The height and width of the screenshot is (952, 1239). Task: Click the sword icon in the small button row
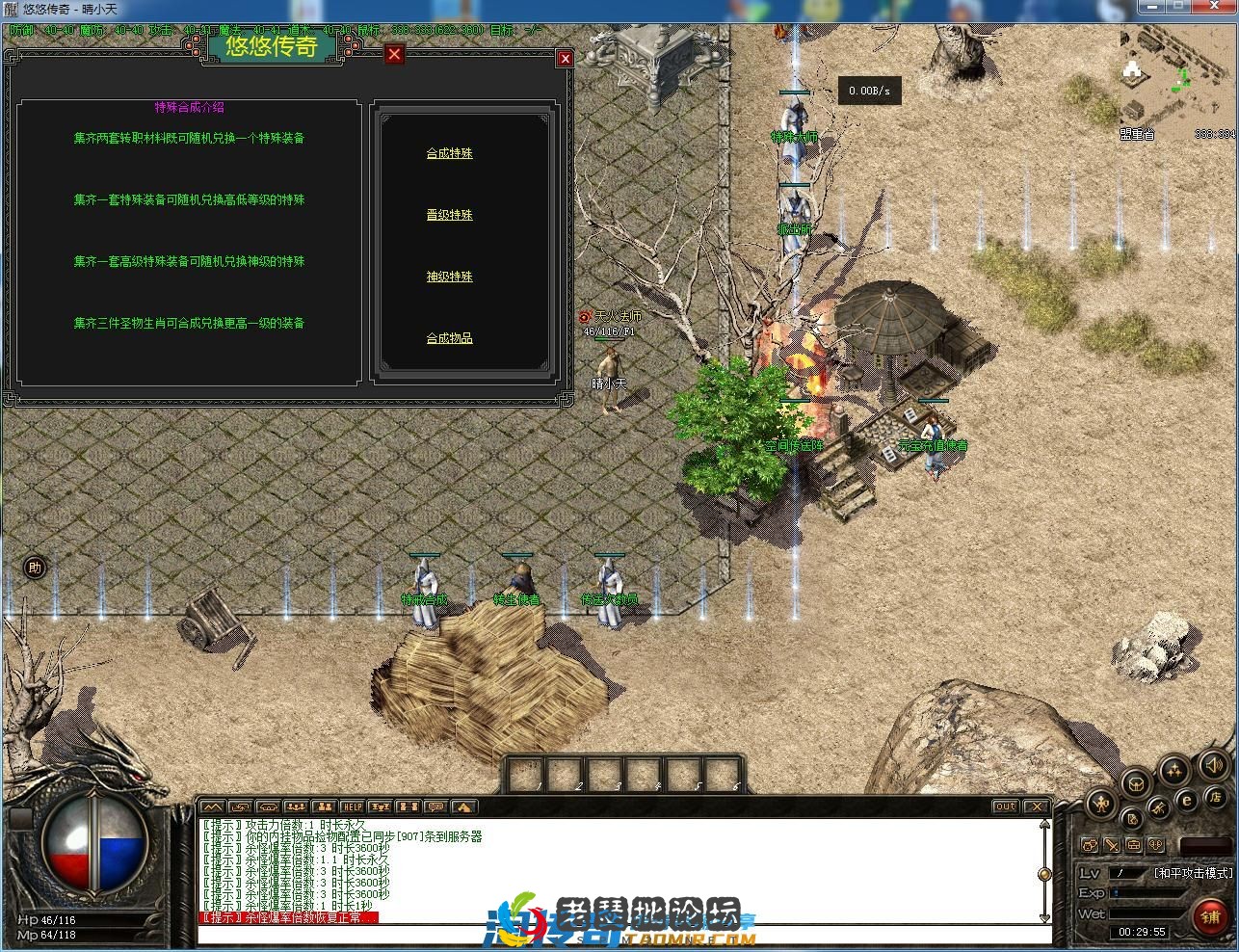pos(1112,845)
